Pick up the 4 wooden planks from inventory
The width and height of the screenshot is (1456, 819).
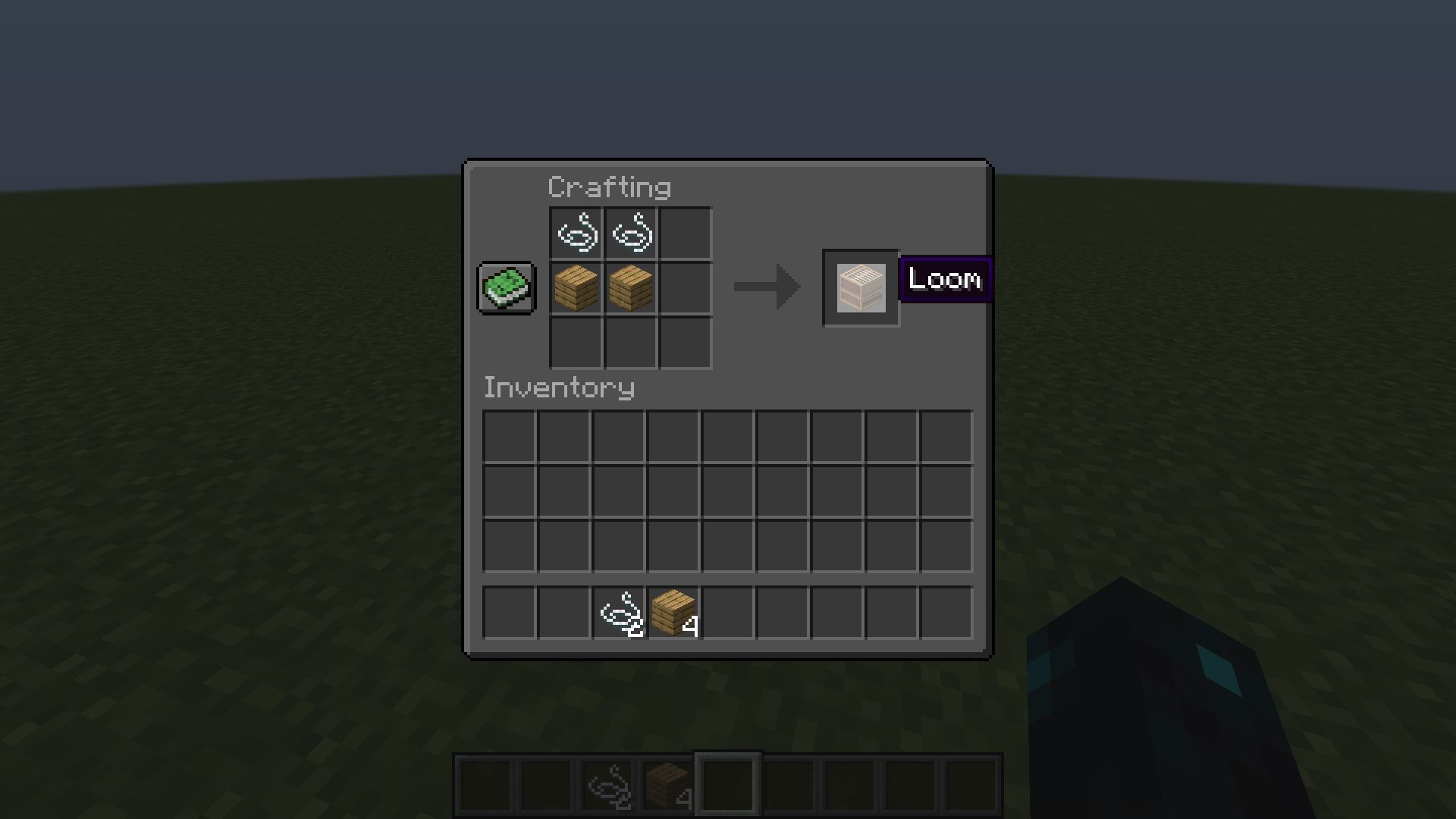(x=673, y=612)
